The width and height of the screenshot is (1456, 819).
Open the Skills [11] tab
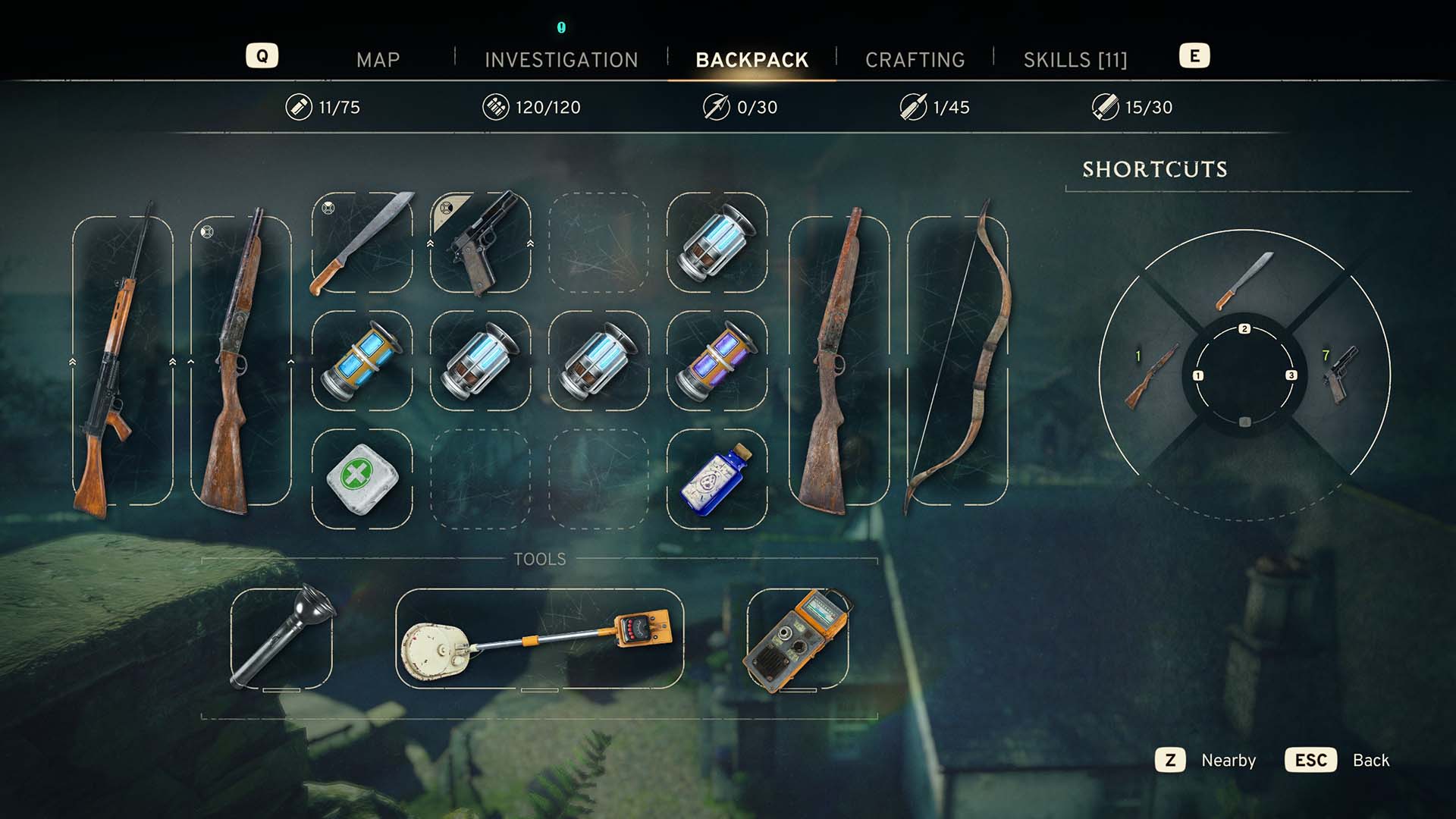tap(1075, 60)
